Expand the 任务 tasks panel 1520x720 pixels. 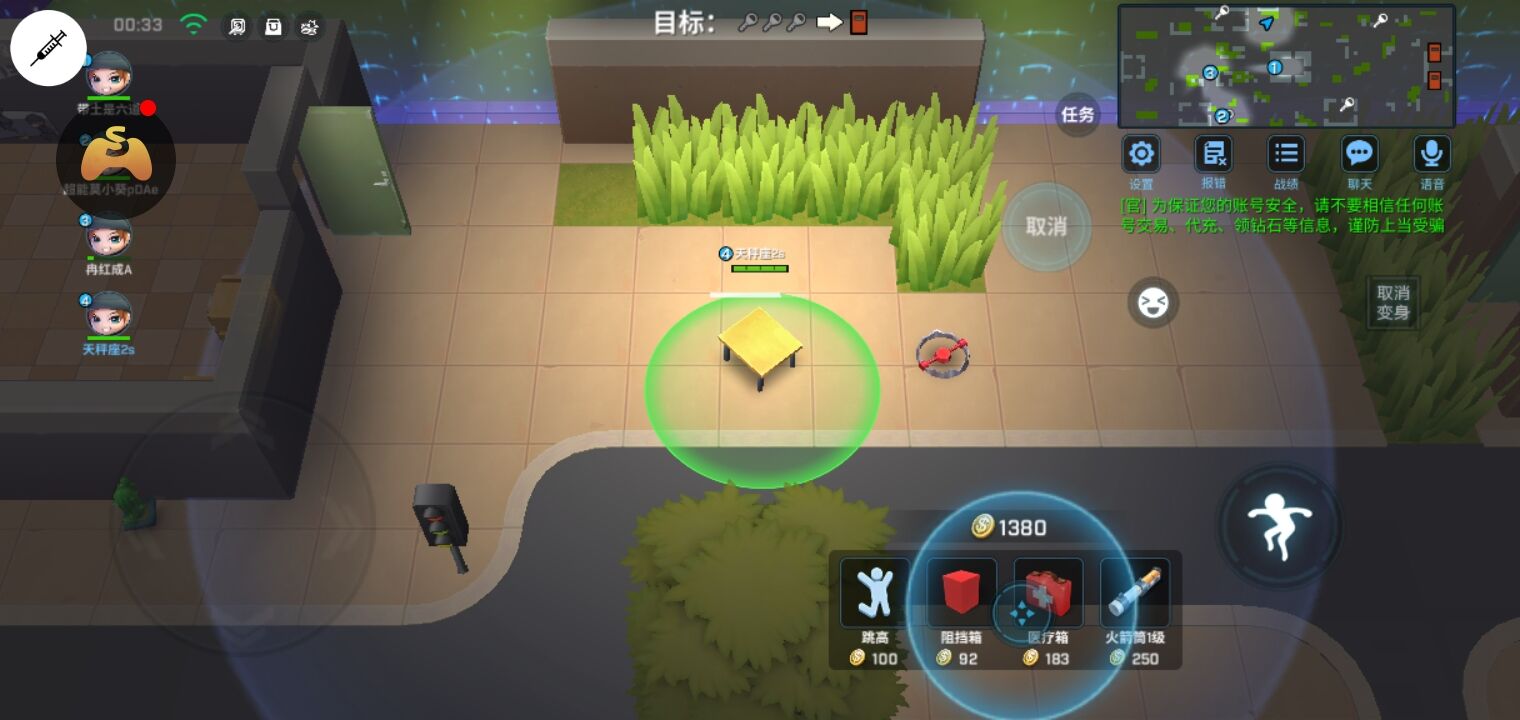pyautogui.click(x=1077, y=114)
